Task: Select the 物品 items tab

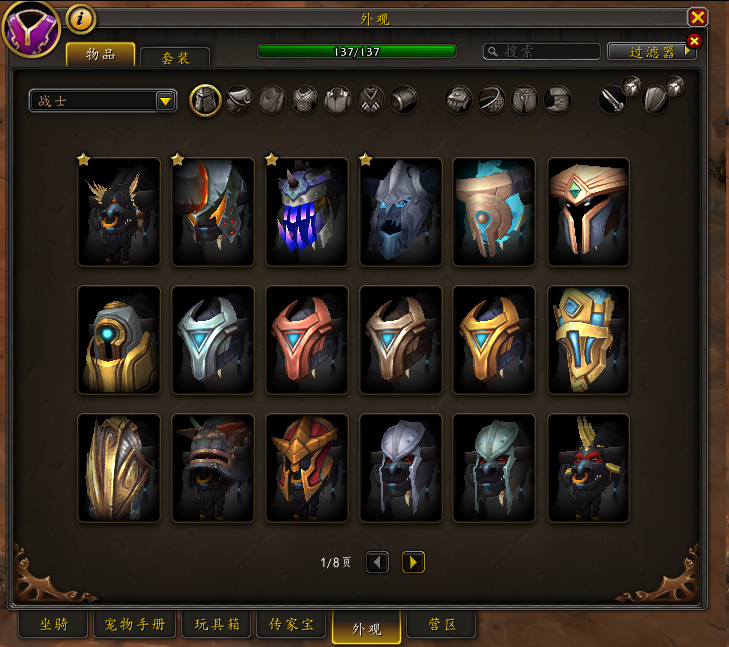Action: pos(100,54)
